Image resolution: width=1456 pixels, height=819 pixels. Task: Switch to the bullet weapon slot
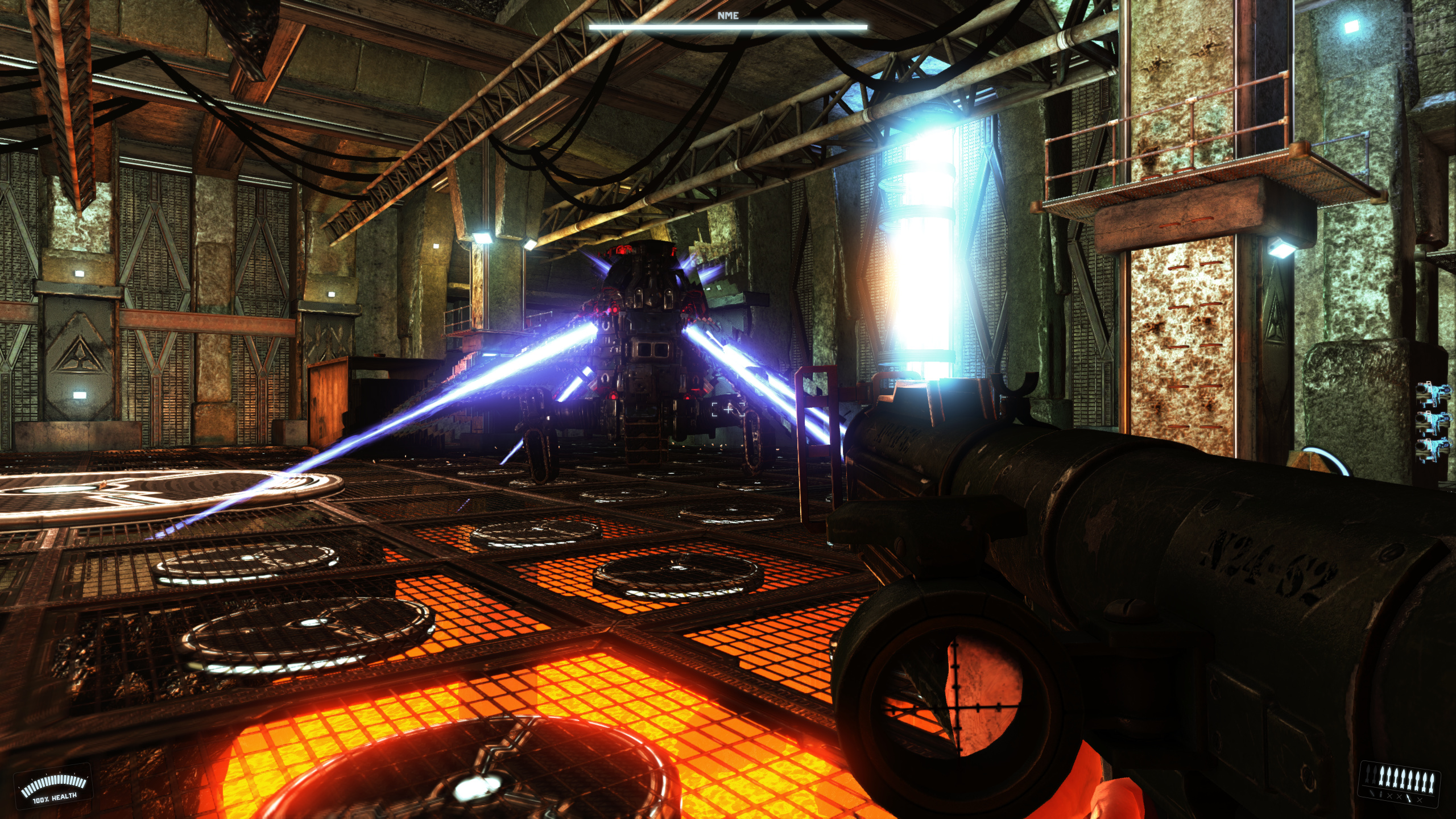click(1380, 795)
